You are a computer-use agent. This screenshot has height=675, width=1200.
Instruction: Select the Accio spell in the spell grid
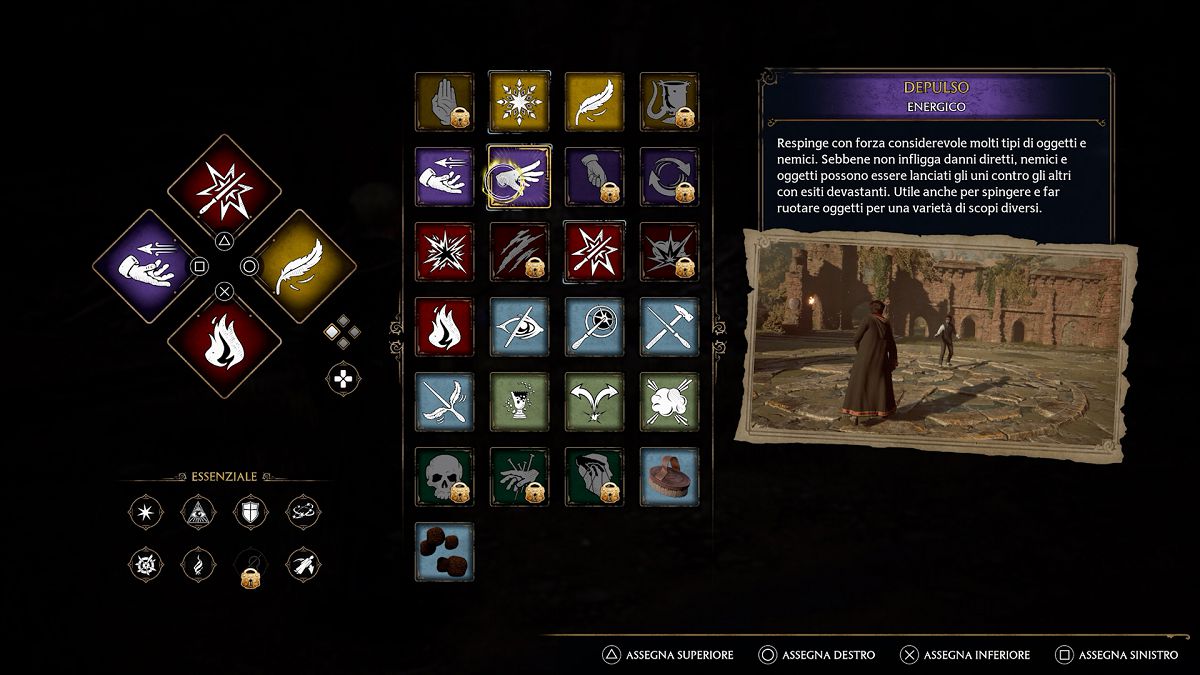pos(444,177)
